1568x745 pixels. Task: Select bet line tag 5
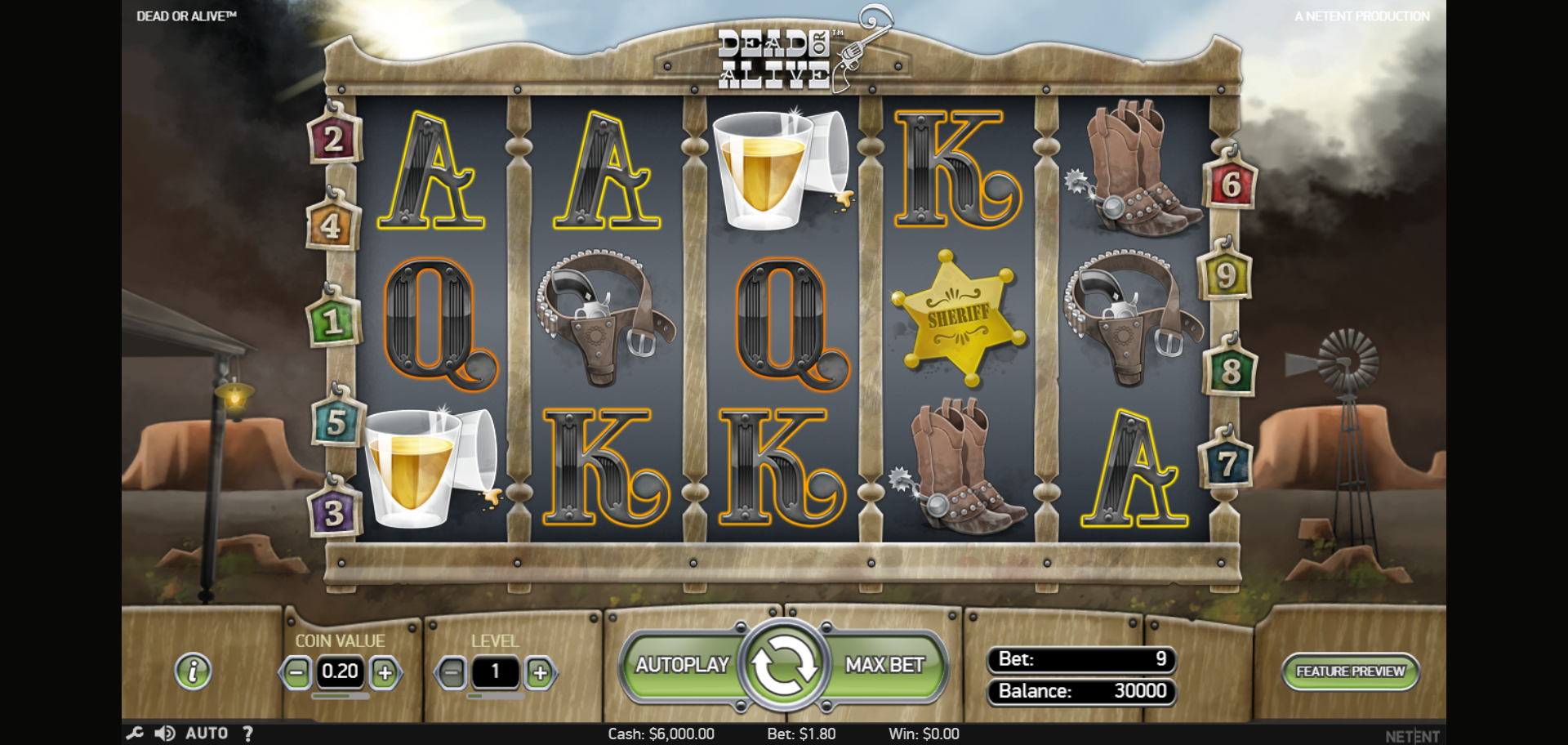point(336,423)
